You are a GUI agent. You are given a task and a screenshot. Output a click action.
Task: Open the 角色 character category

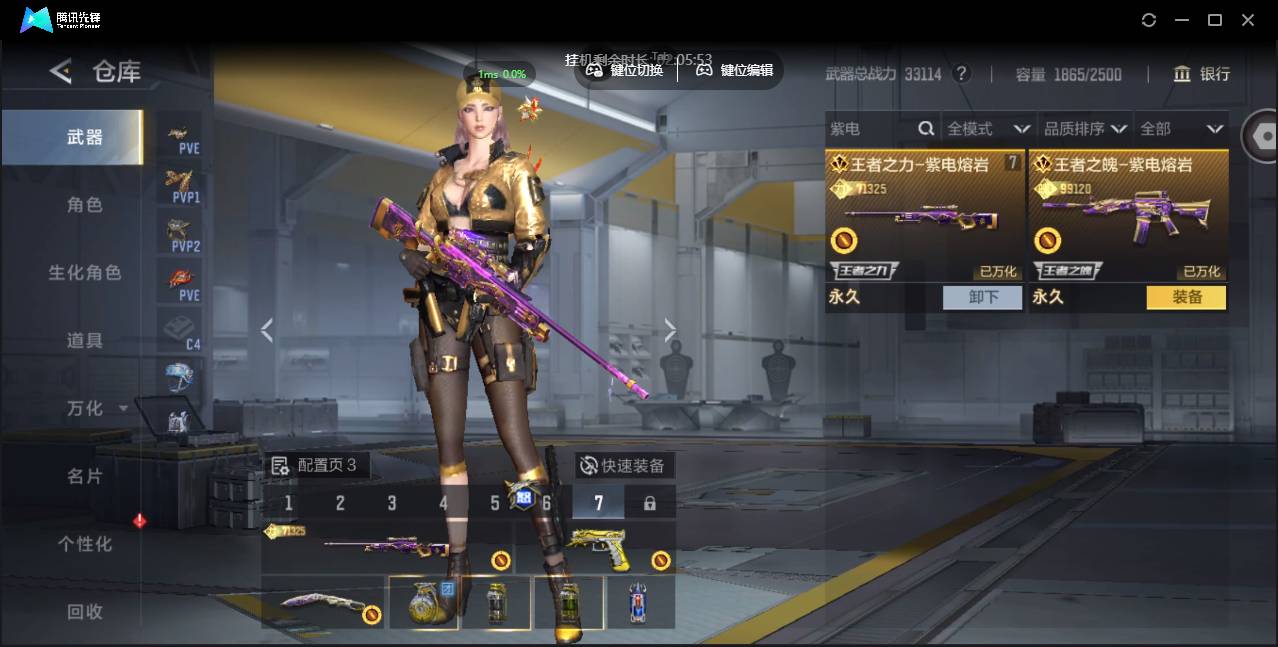[x=85, y=205]
